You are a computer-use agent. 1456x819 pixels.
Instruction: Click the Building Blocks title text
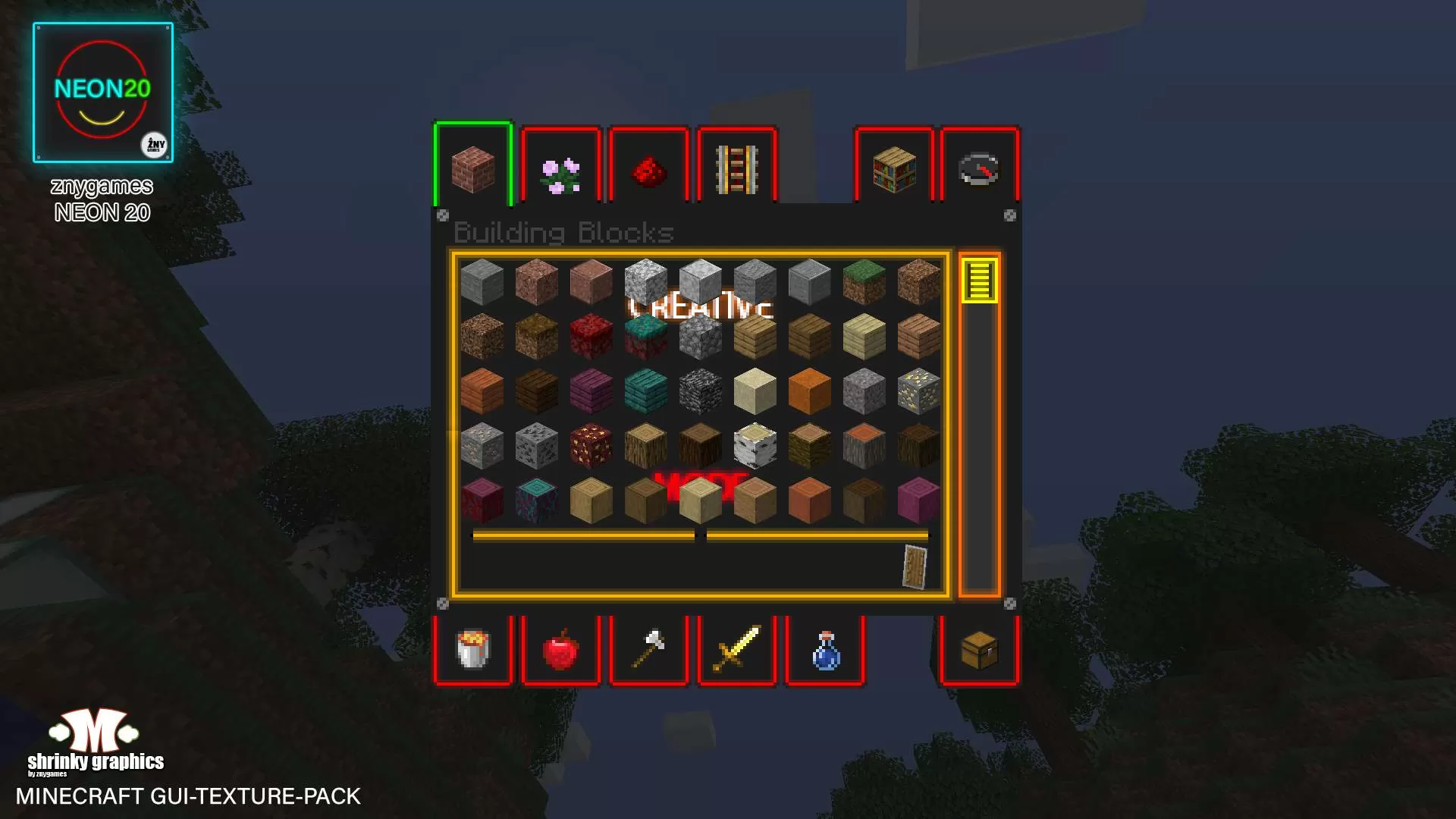[564, 233]
